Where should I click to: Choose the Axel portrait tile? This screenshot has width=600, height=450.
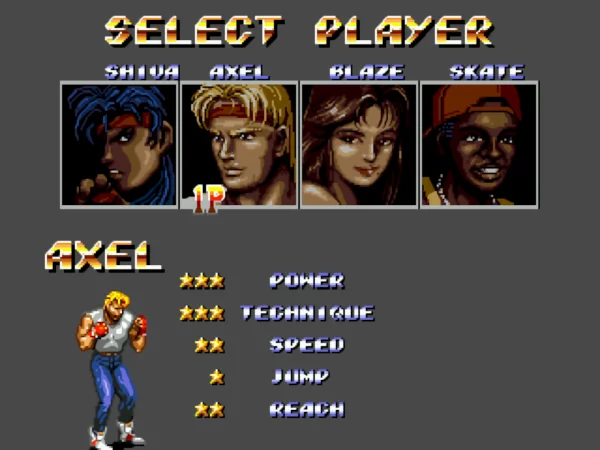pyautogui.click(x=239, y=145)
